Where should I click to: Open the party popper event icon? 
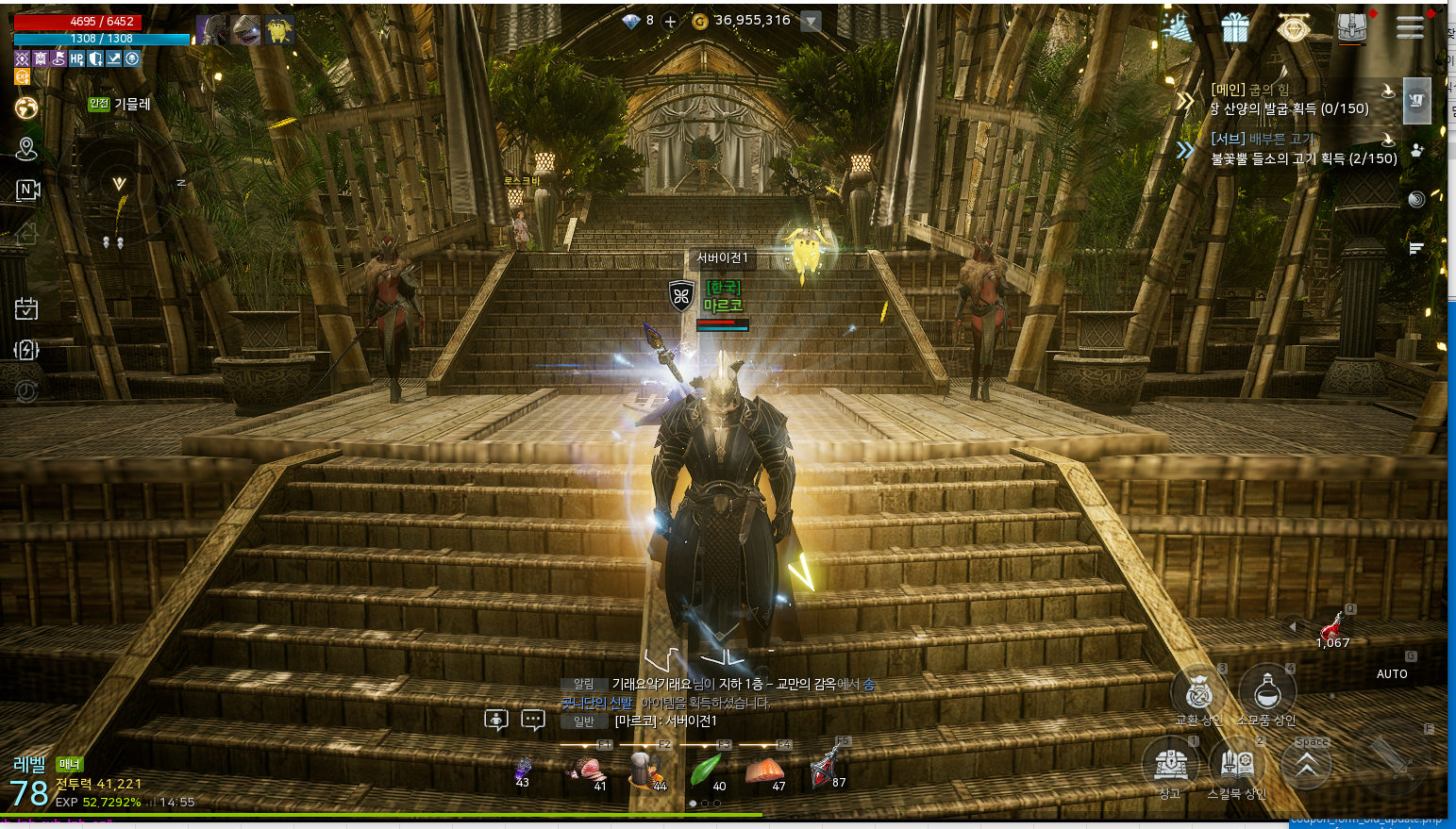(1178, 28)
